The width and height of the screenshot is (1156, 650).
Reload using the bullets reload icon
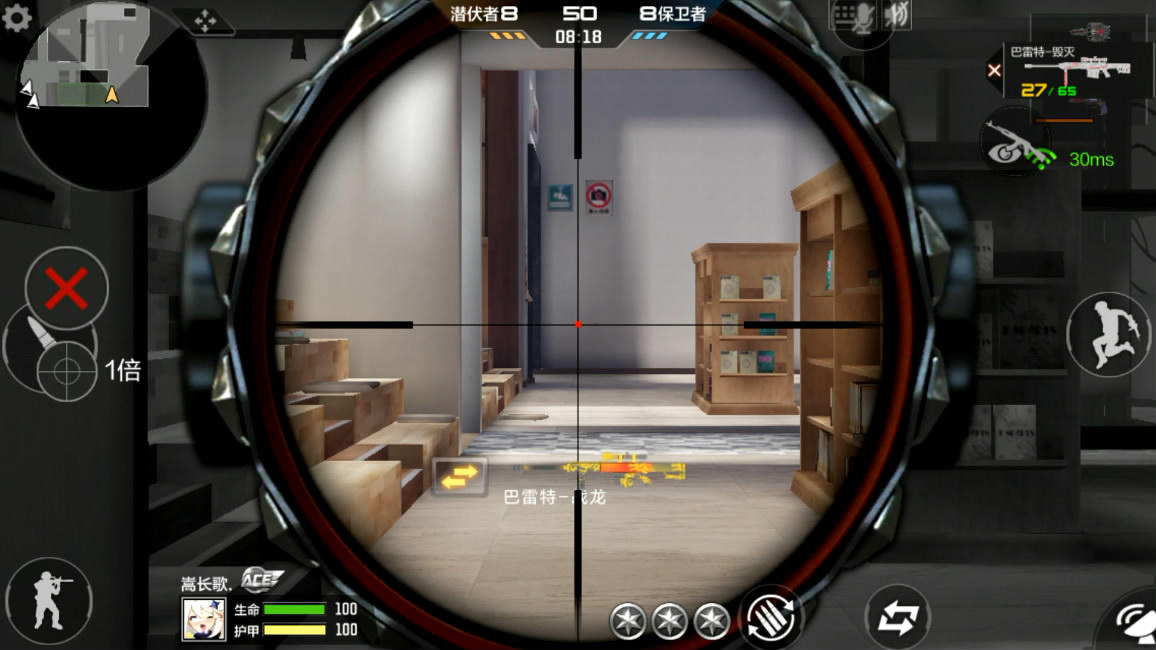click(771, 615)
